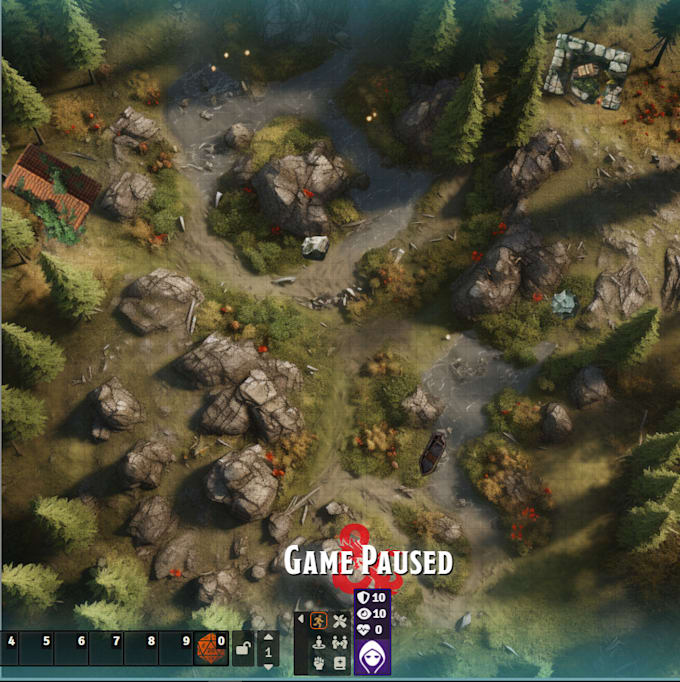Screen dimensions: 680x682
Task: Collapse the action grid with the left arrow
Action: coord(302,619)
